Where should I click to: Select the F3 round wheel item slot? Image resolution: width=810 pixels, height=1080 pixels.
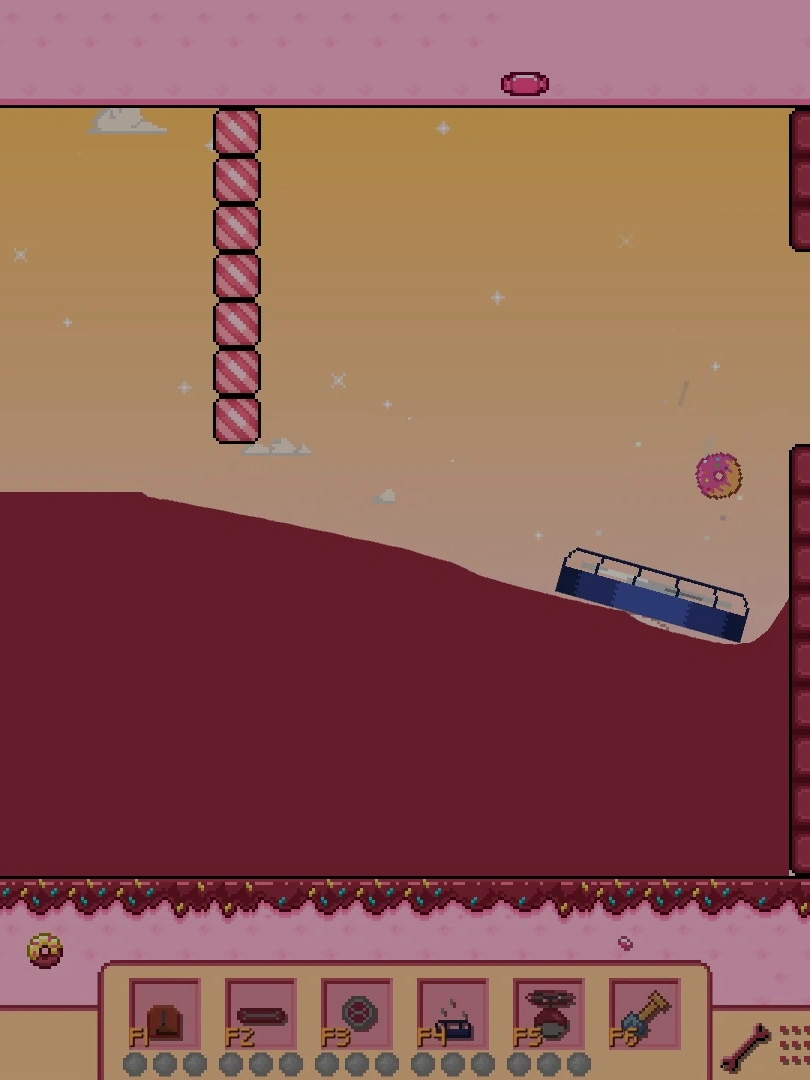[357, 1014]
